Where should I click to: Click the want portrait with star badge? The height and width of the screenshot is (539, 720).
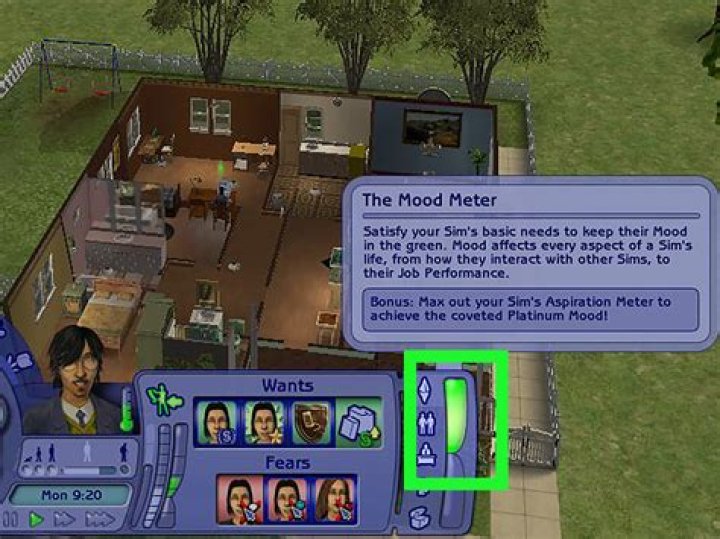point(263,424)
